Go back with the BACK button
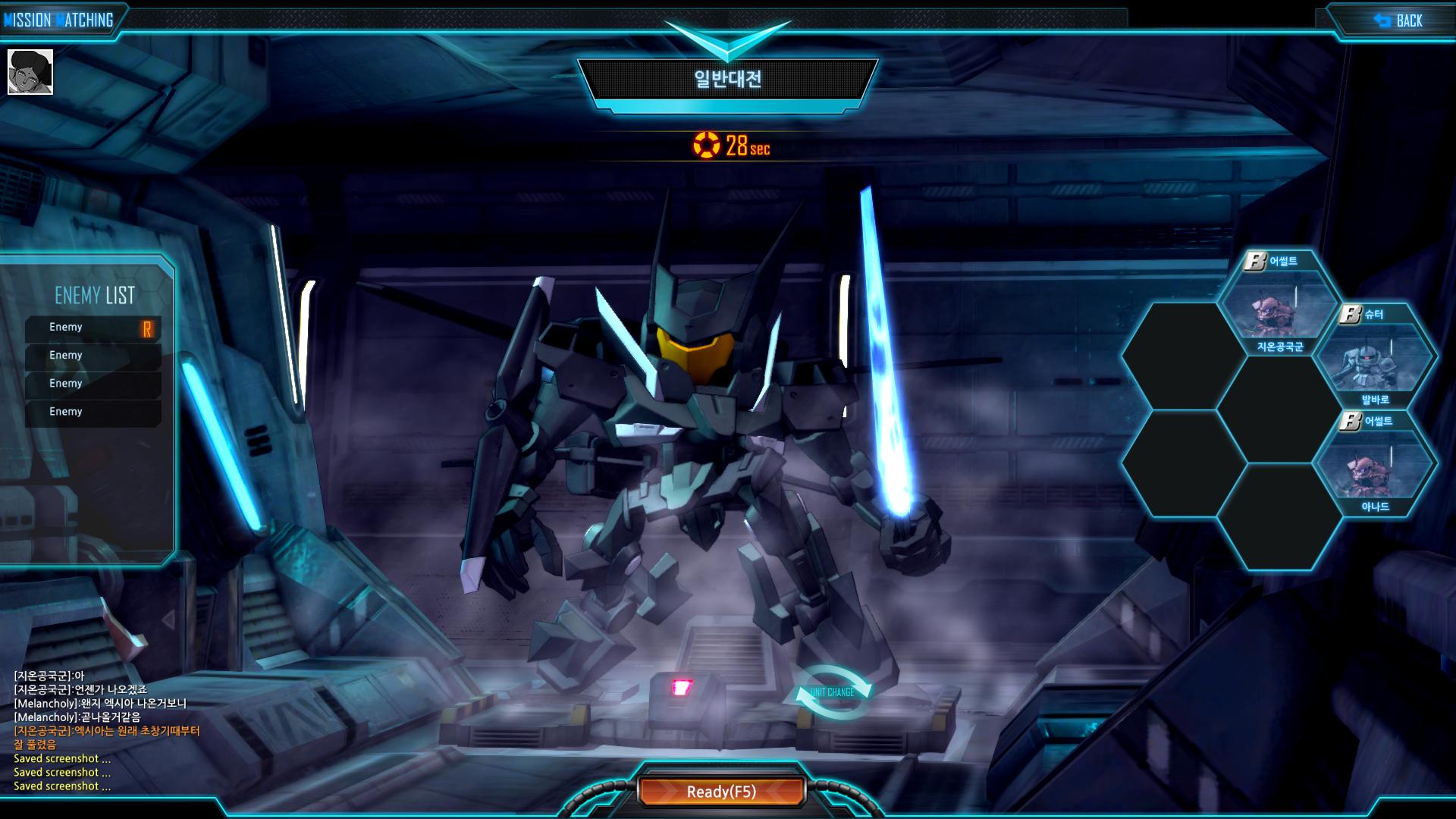The image size is (1456, 819). pyautogui.click(x=1399, y=20)
